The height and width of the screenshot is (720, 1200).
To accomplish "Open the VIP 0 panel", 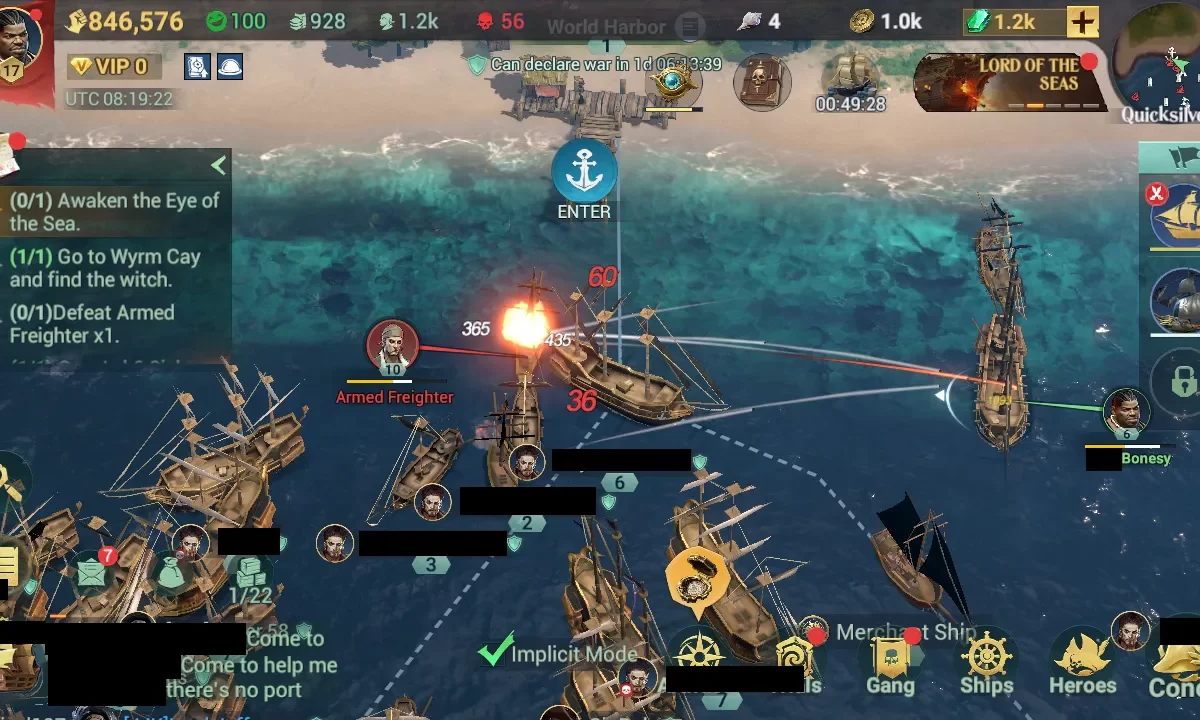I will click(109, 67).
